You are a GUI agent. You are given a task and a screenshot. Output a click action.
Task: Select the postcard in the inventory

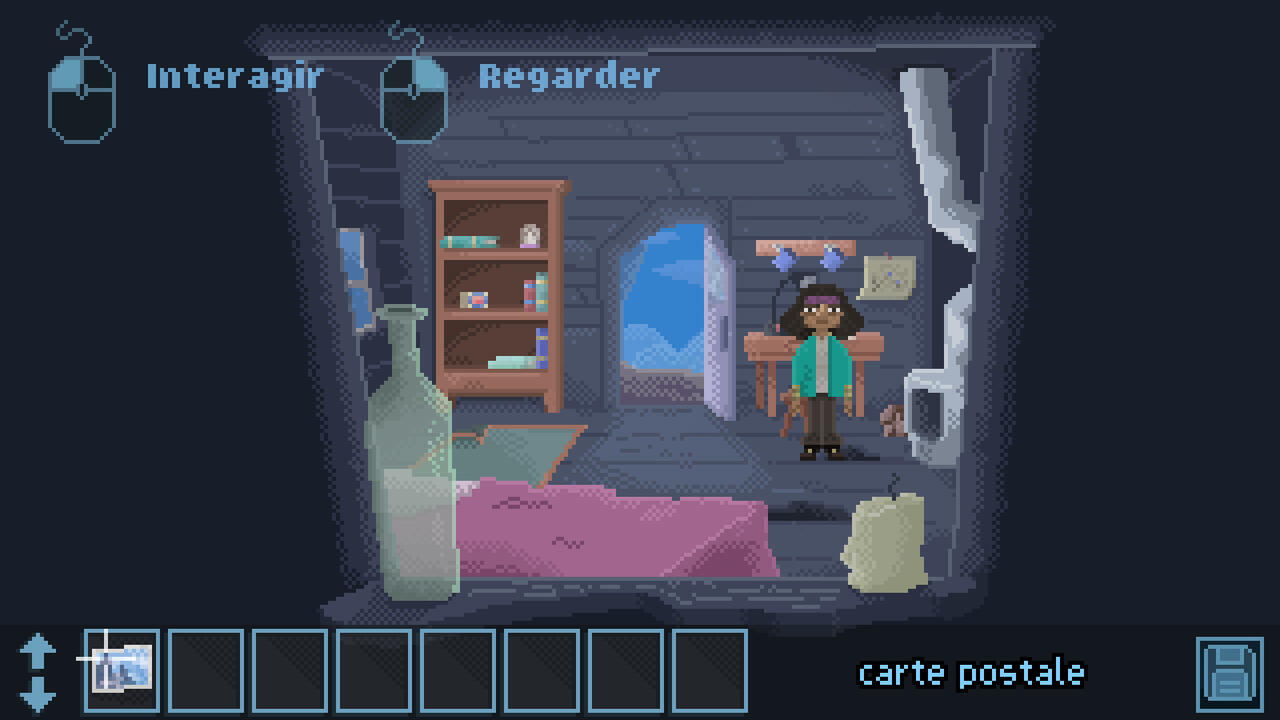[x=122, y=669]
